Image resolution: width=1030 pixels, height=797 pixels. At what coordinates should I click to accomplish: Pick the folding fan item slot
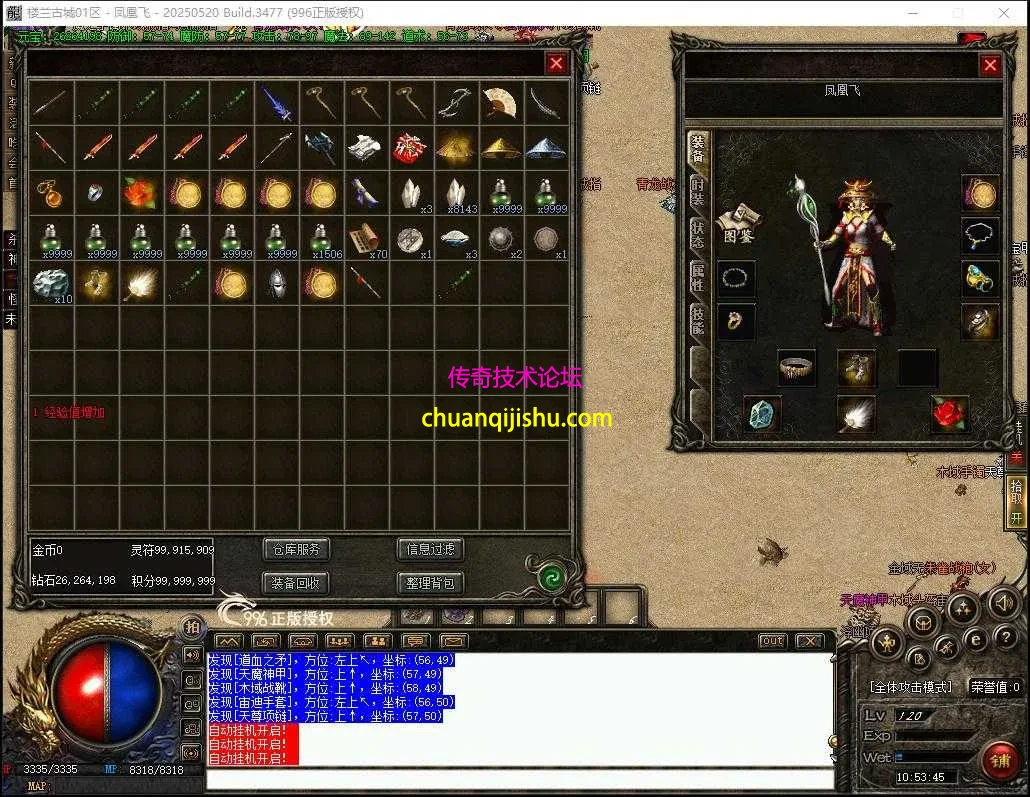click(x=498, y=102)
